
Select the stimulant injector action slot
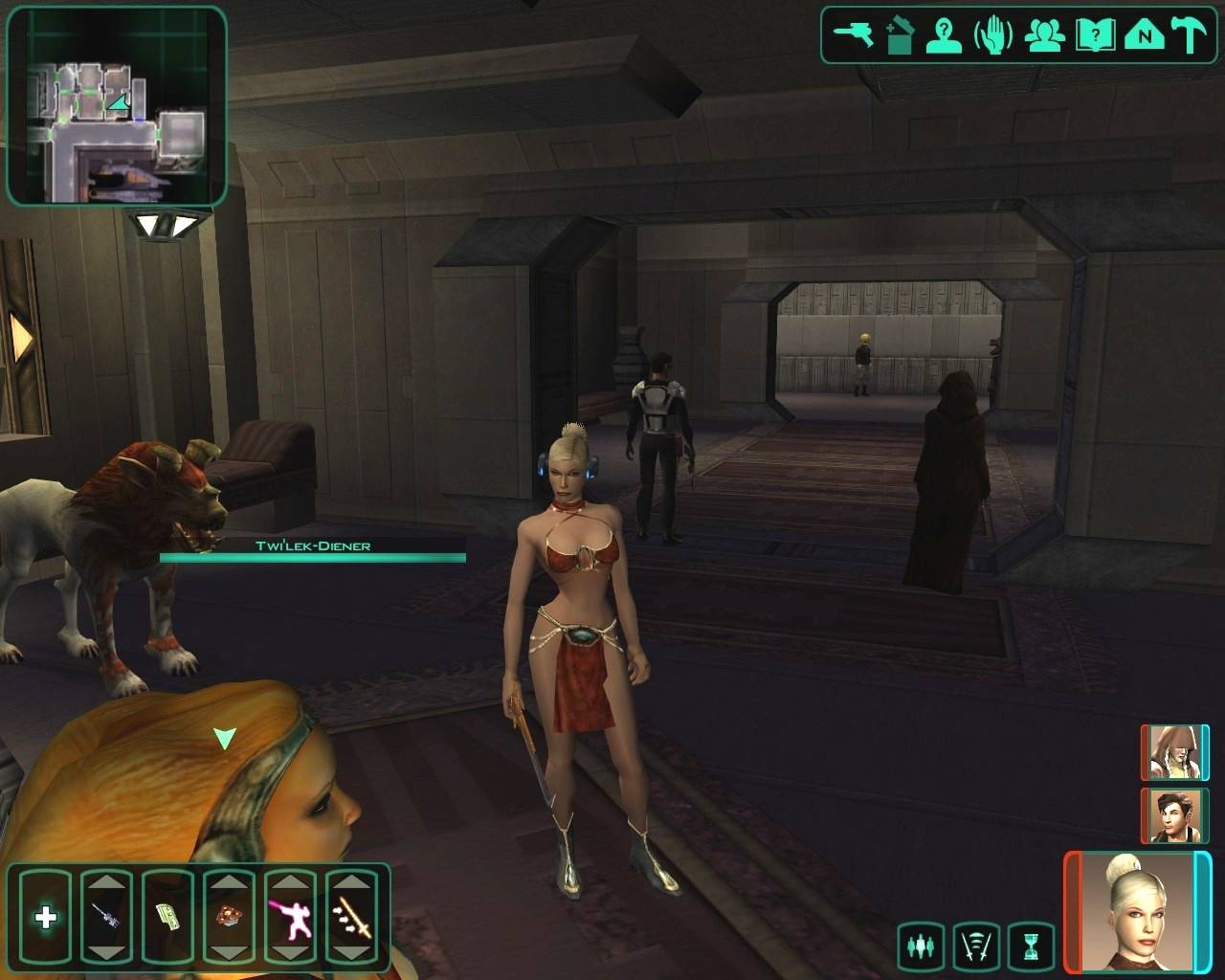[106, 919]
